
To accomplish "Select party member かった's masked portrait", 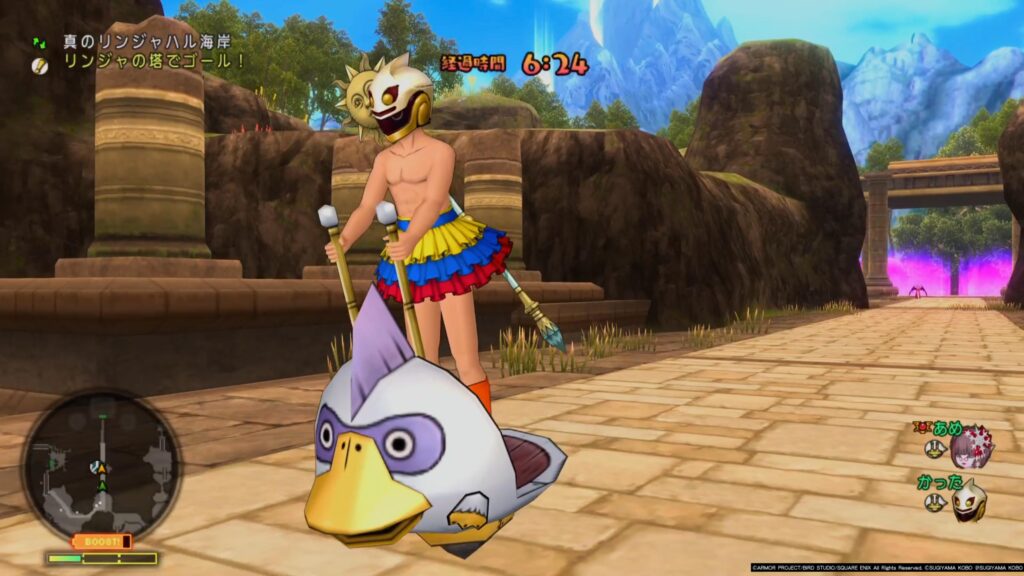I will pyautogui.click(x=968, y=499).
